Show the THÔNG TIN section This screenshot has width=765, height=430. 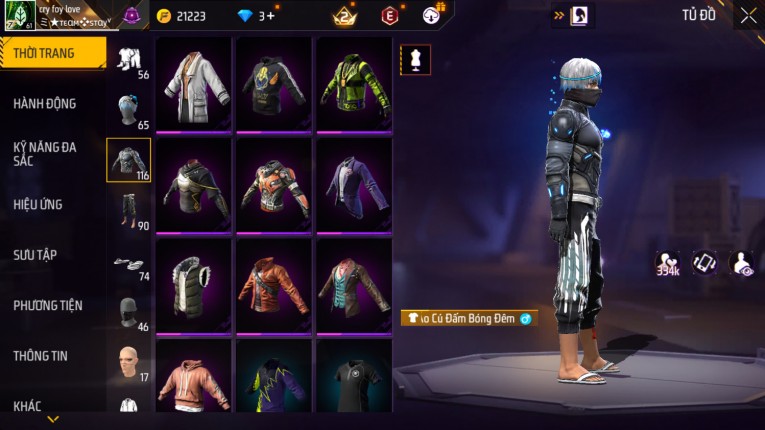[x=40, y=355]
